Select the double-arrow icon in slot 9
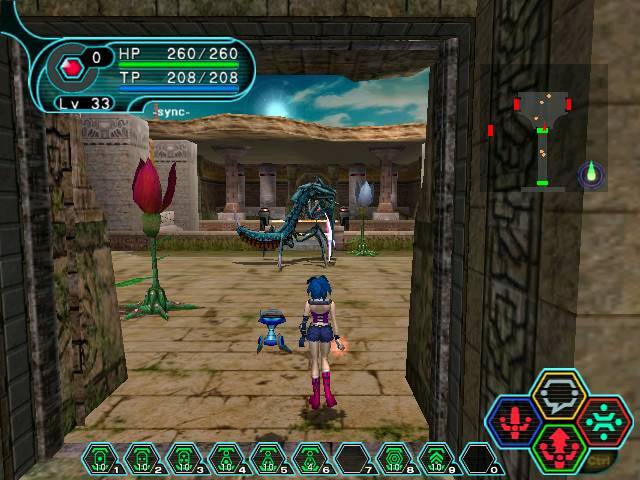 click(x=435, y=457)
